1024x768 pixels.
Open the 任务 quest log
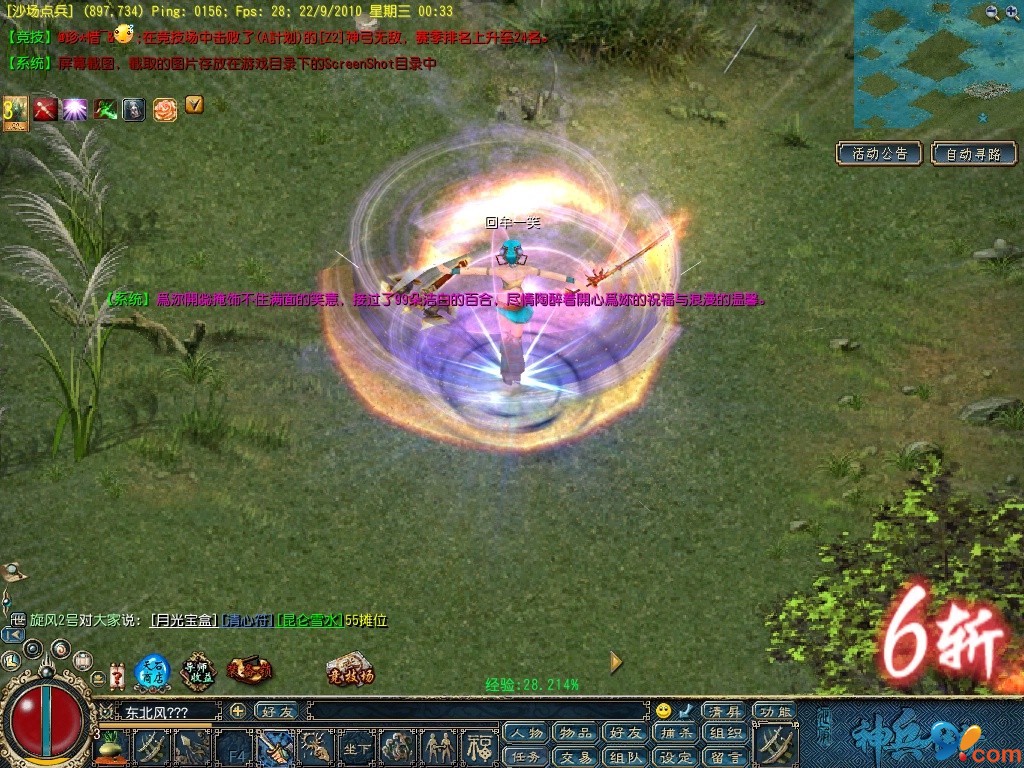coord(525,757)
